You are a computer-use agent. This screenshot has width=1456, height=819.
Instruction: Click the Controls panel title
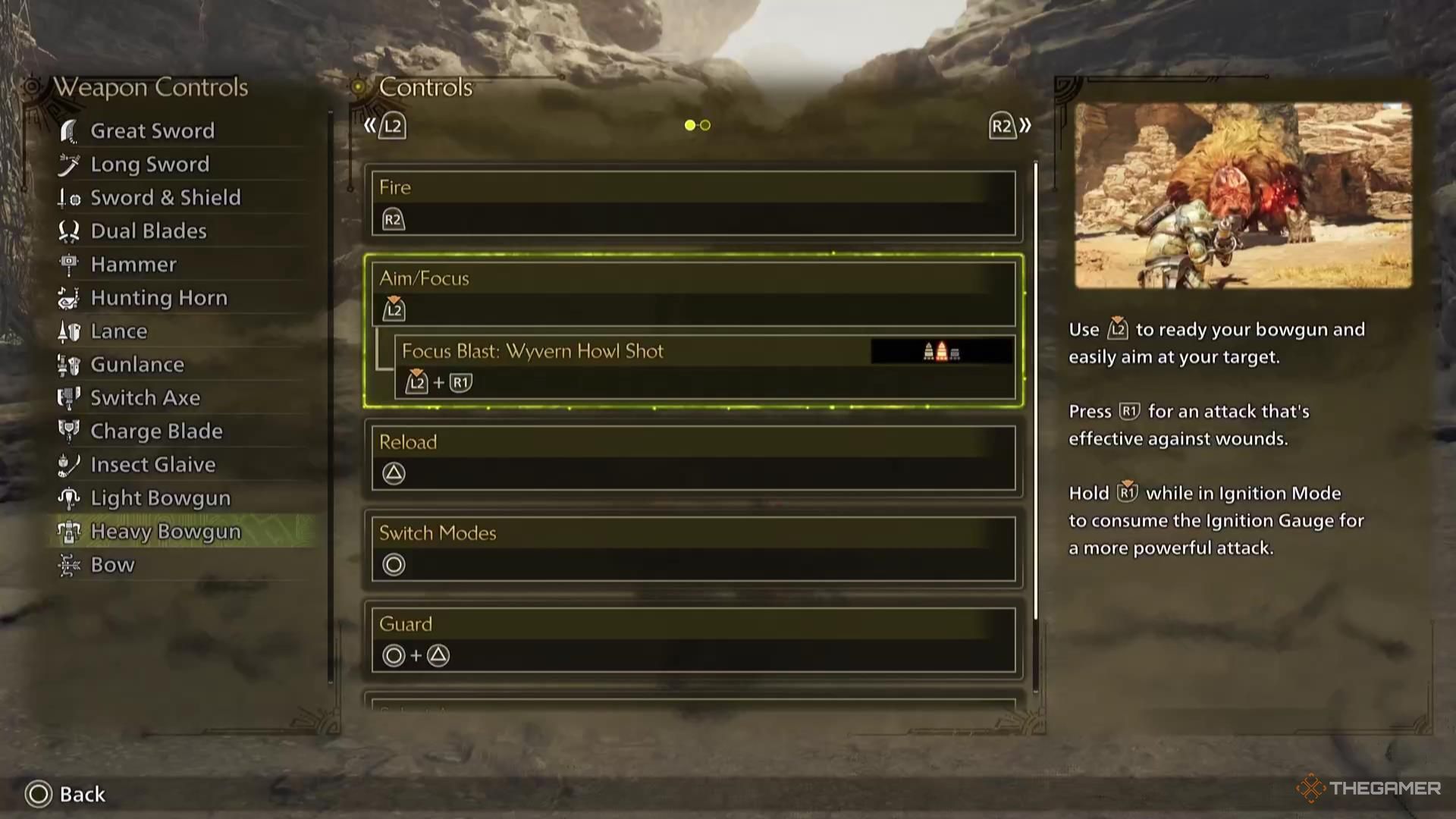pyautogui.click(x=425, y=86)
